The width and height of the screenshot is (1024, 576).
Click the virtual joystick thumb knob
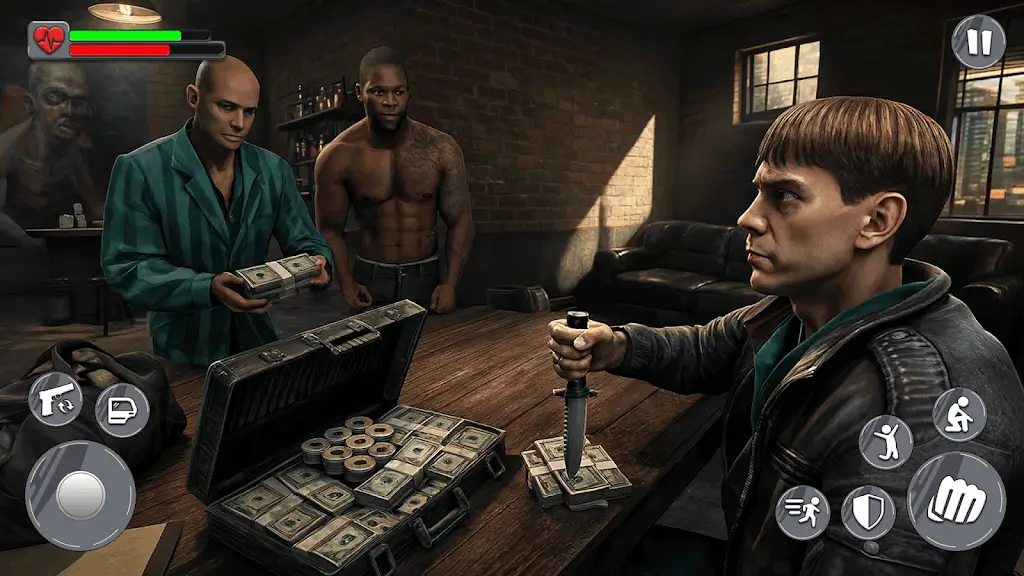tap(80, 495)
